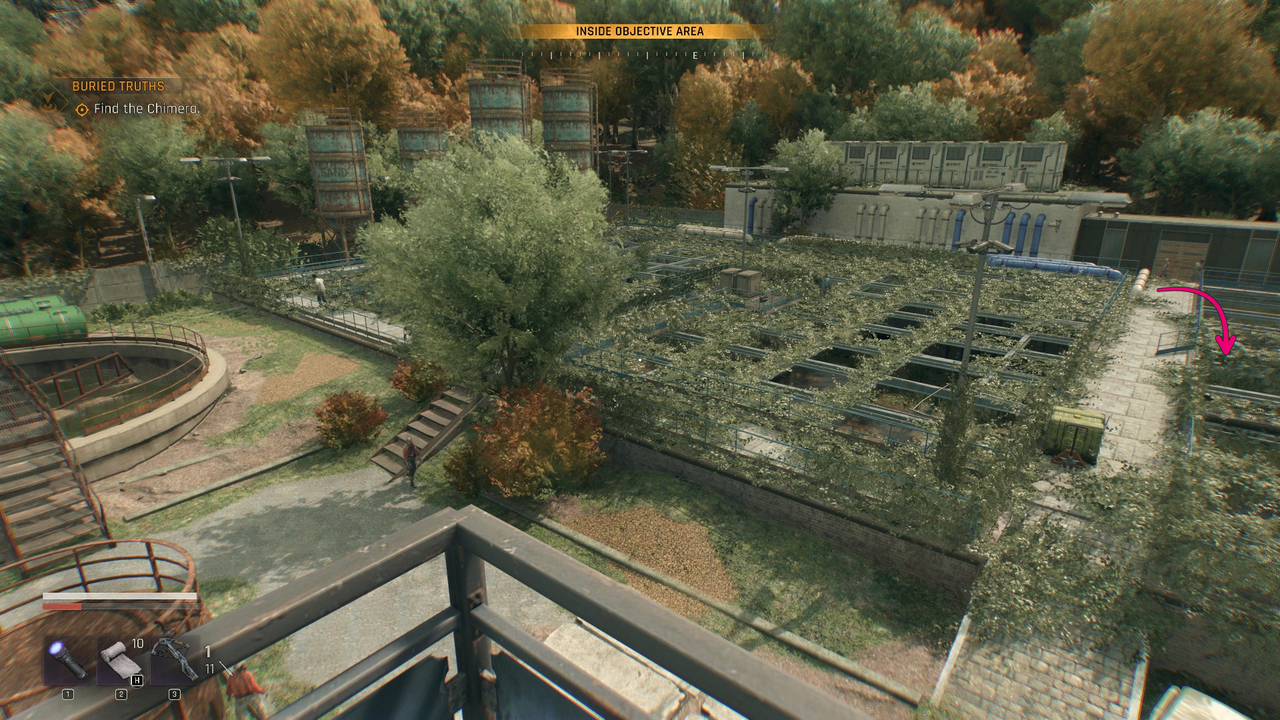1280x720 pixels.
Task: Select the bandage healing item slot
Action: pos(118,662)
